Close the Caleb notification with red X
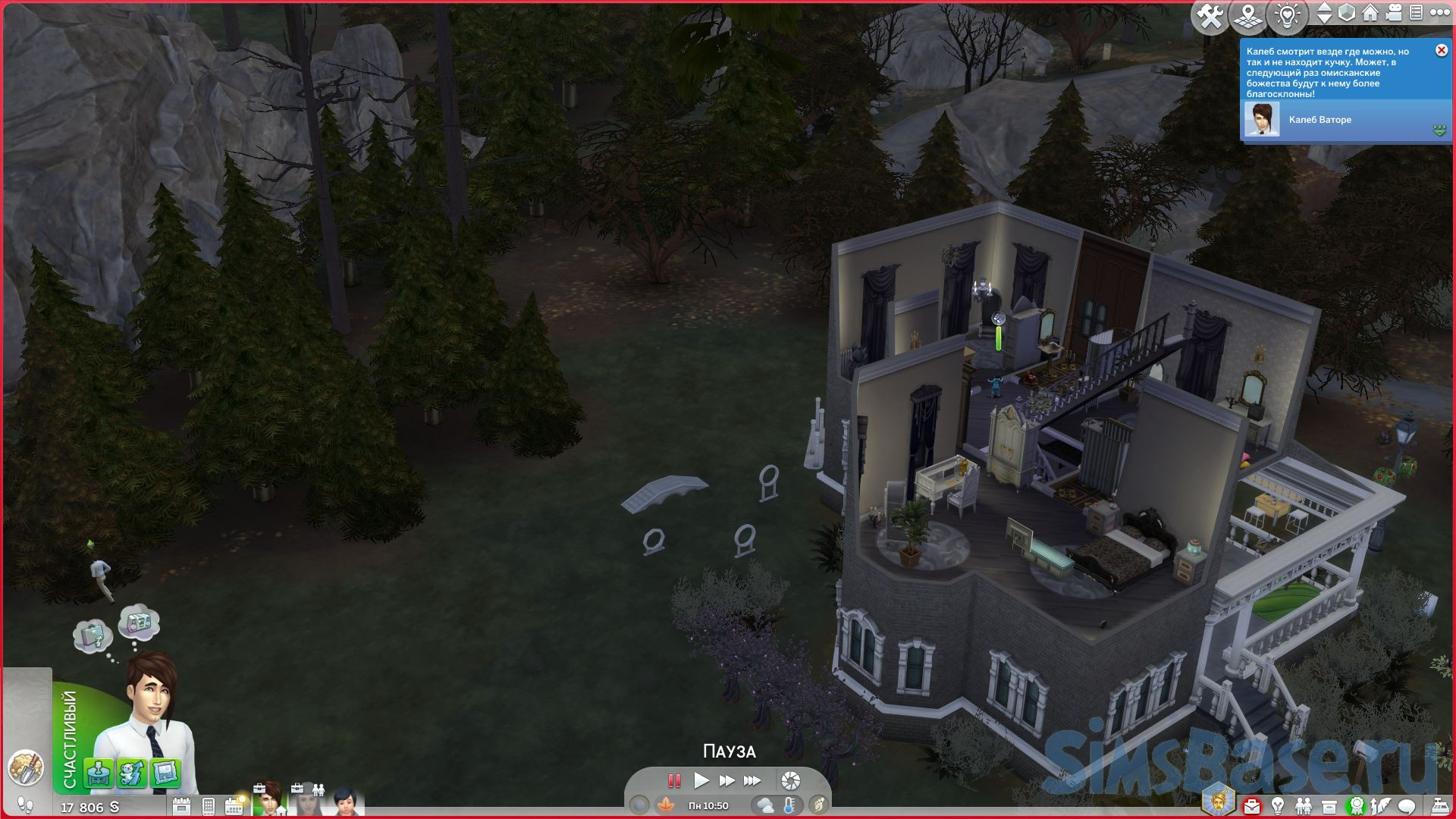Image resolution: width=1456 pixels, height=819 pixels. coord(1441,50)
